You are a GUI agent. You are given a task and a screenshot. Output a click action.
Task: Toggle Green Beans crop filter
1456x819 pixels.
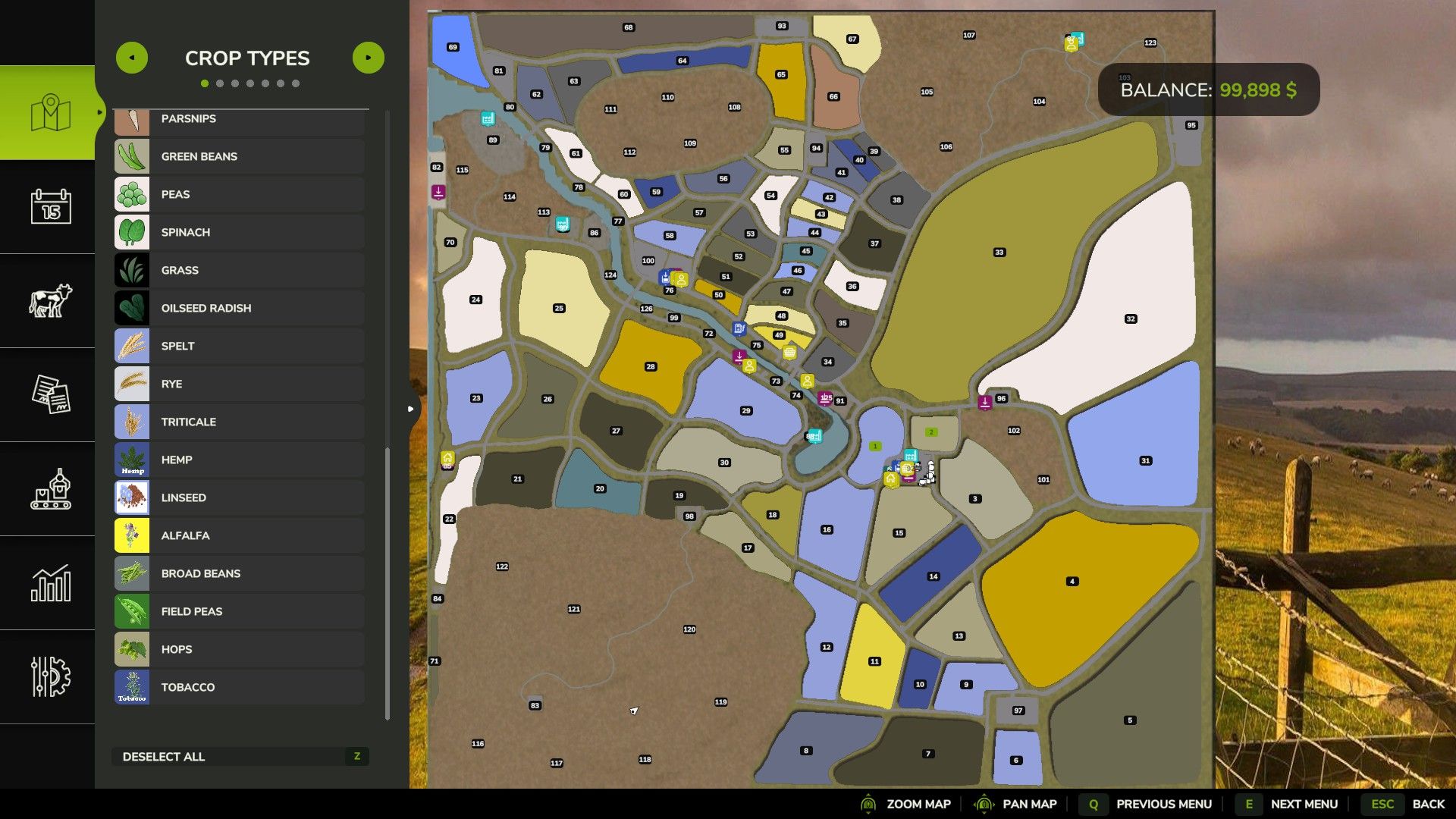click(240, 156)
